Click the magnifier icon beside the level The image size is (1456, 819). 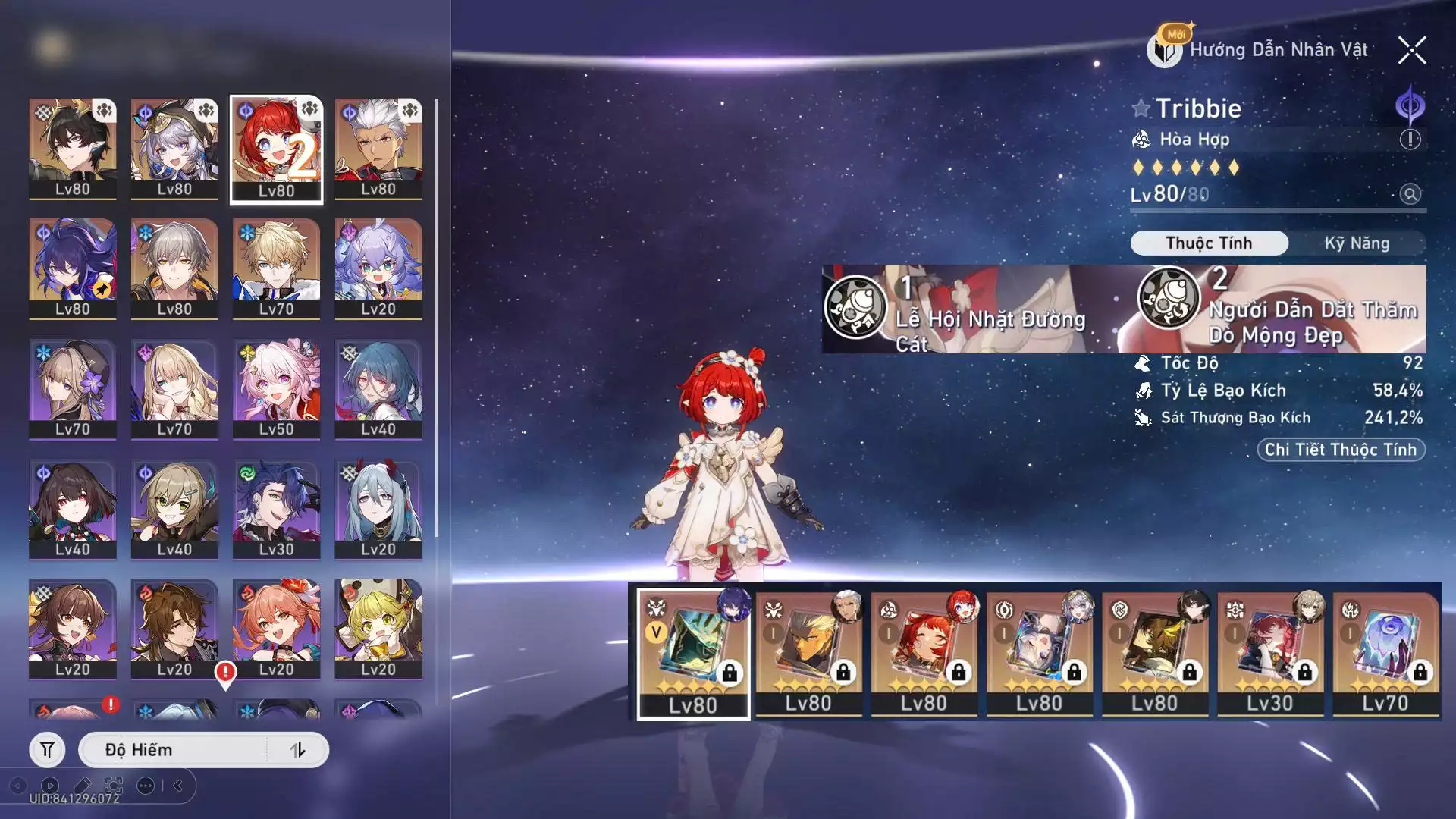pos(1410,194)
